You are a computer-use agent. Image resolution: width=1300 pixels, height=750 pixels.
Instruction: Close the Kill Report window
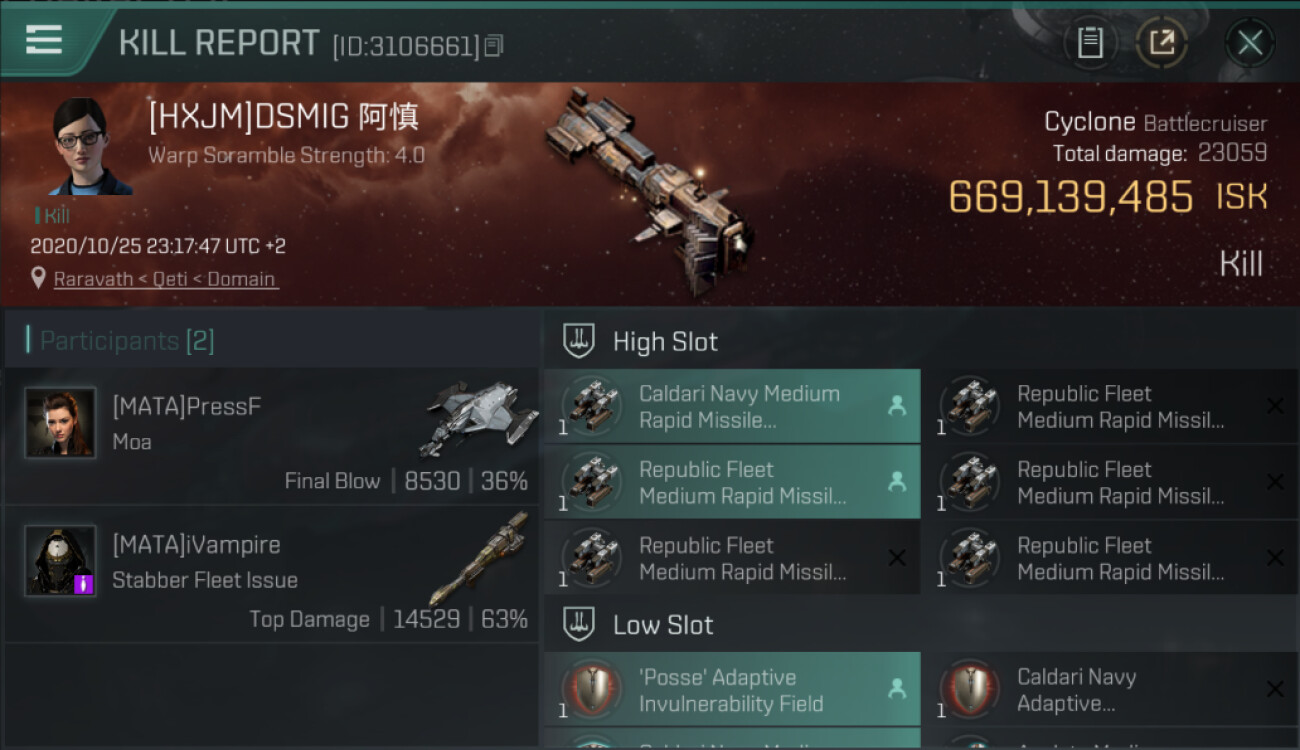click(x=1249, y=42)
